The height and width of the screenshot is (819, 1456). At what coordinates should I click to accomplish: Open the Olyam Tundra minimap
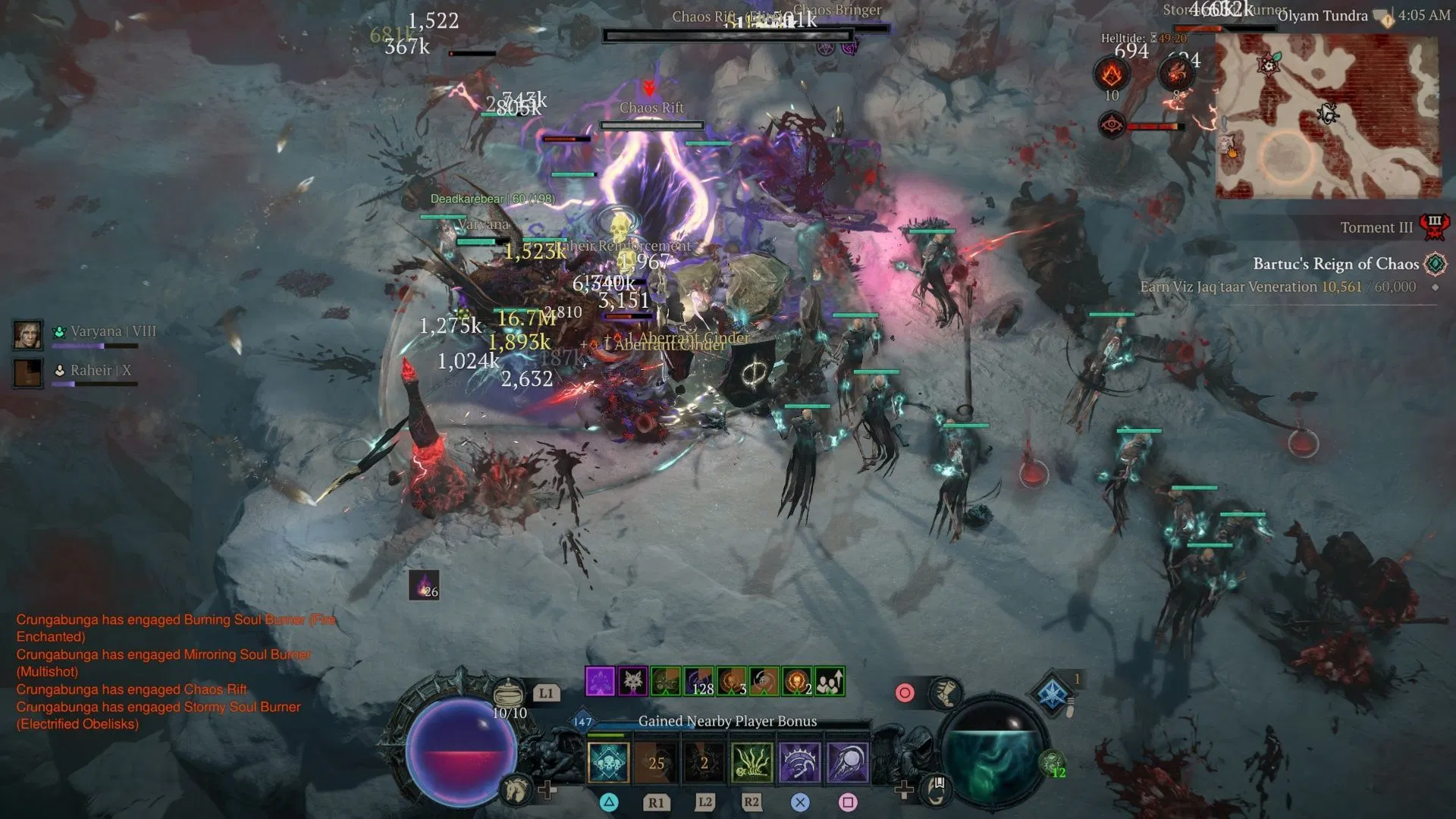coord(1327,116)
